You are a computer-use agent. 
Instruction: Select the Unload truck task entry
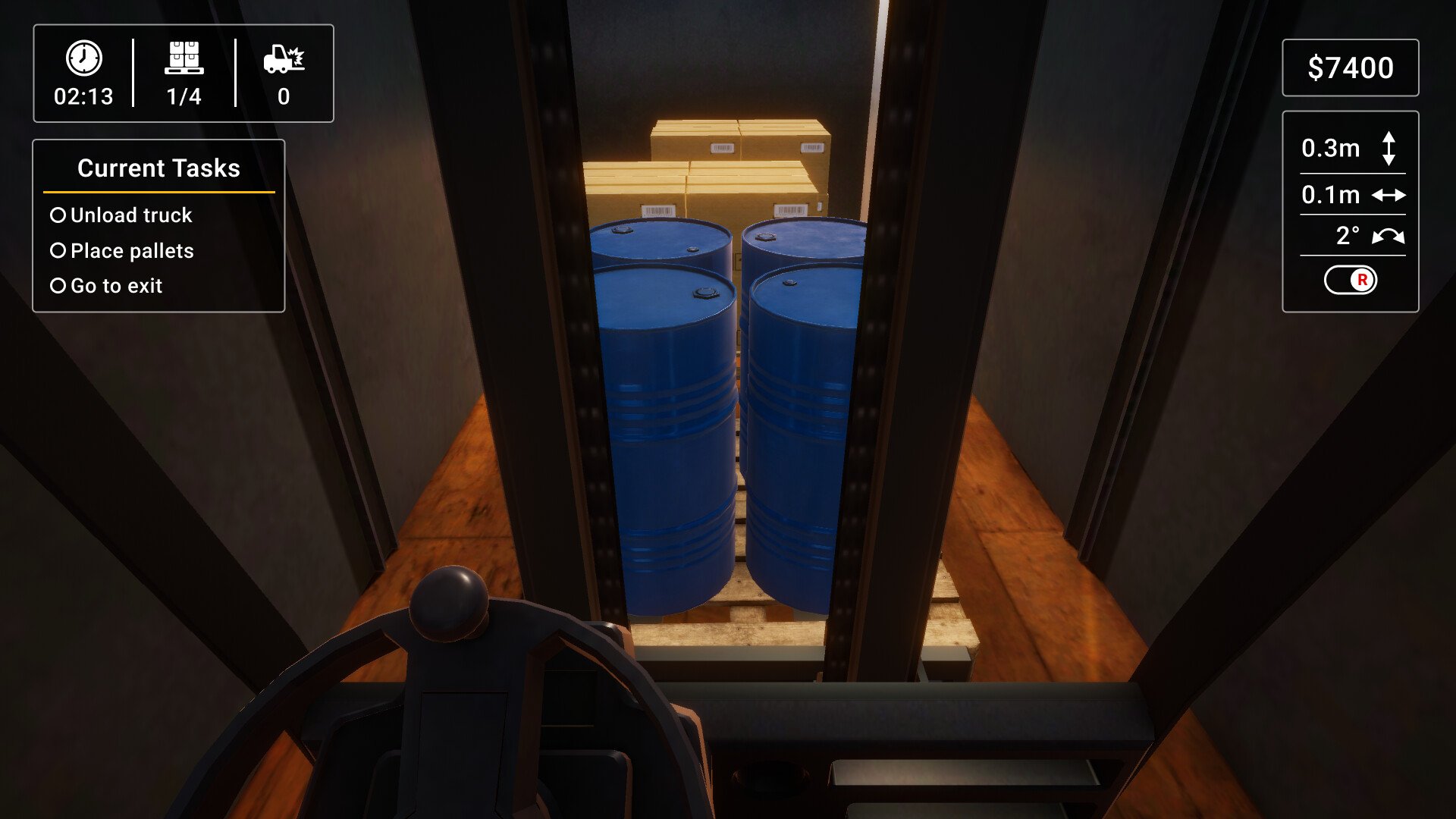click(130, 215)
